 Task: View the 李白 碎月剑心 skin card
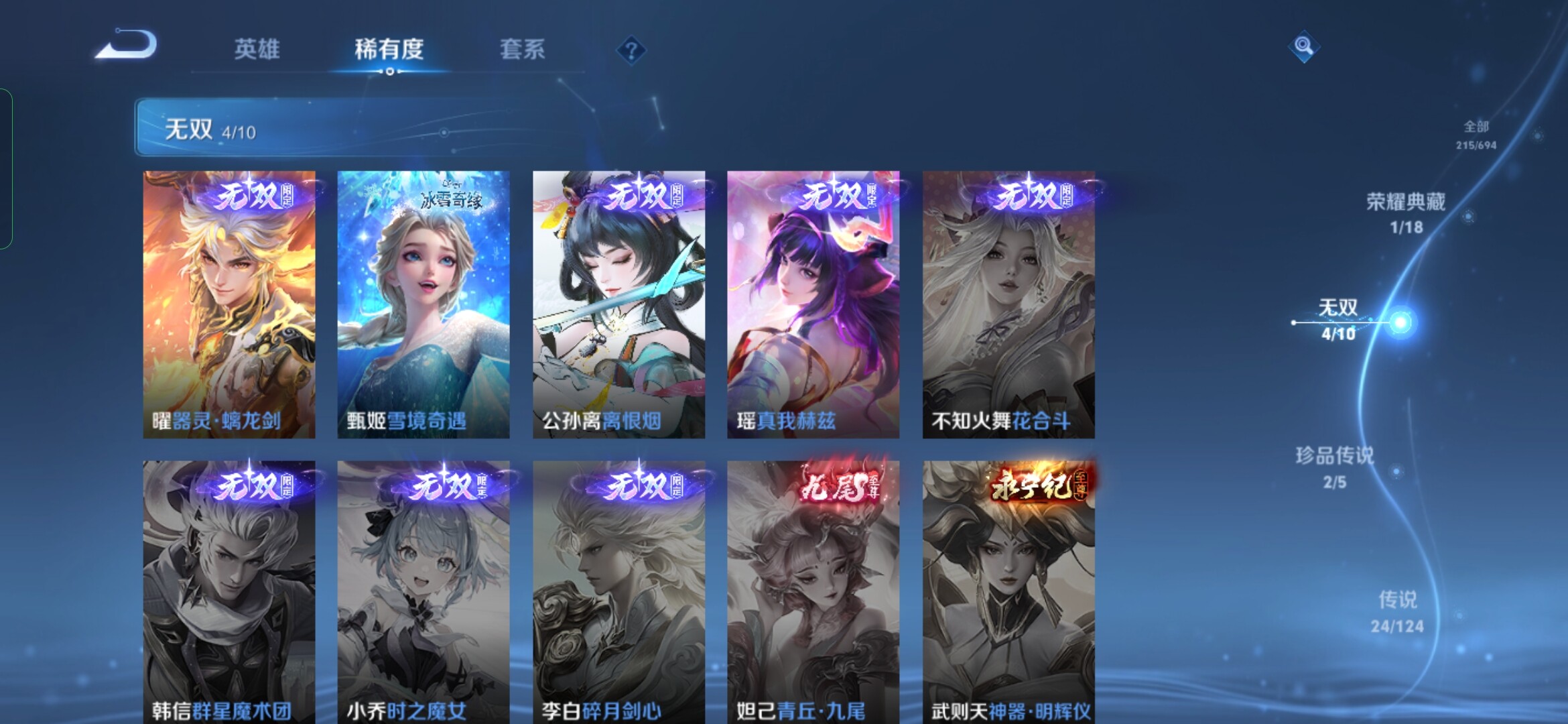[x=618, y=592]
